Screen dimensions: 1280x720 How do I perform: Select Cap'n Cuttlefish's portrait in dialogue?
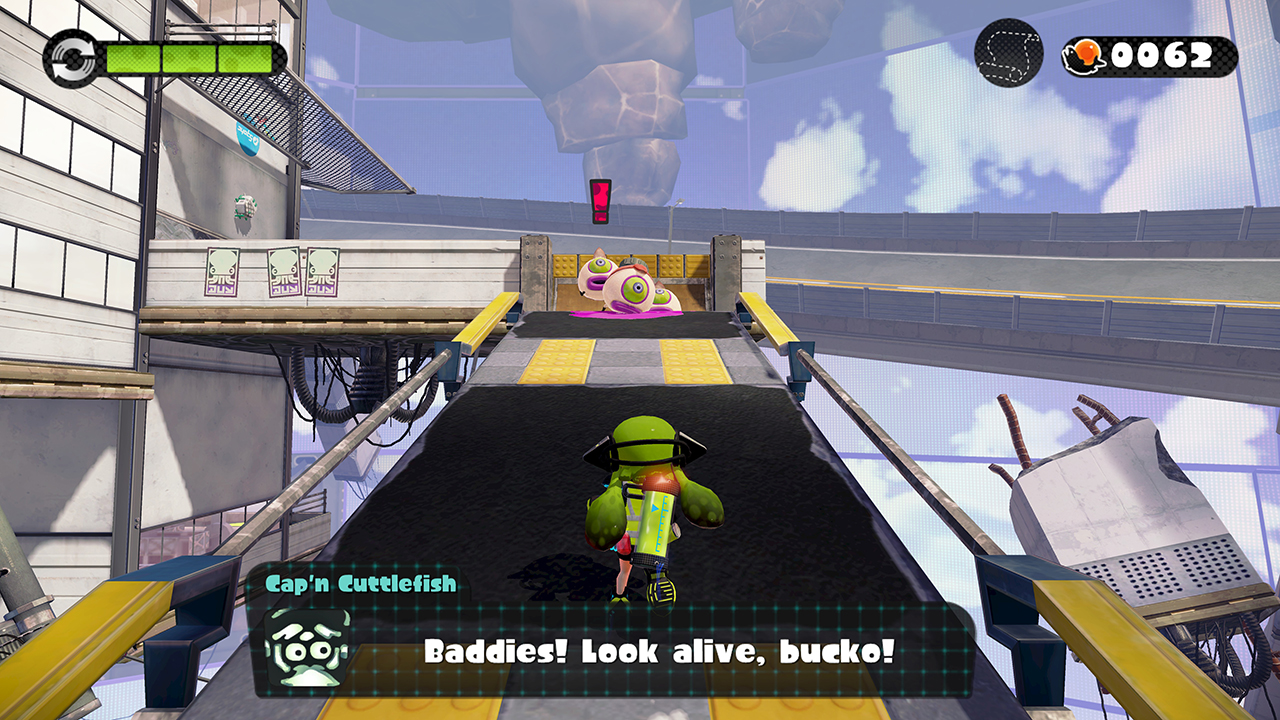click(307, 647)
